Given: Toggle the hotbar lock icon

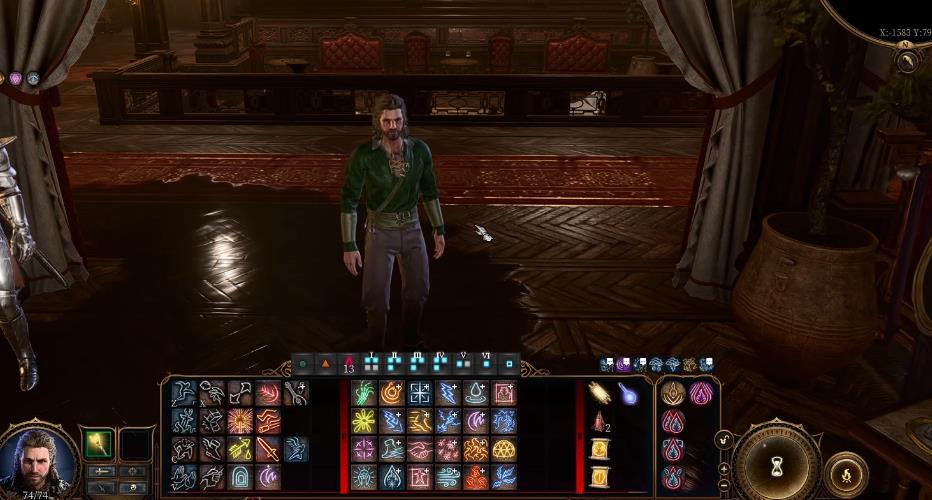Looking at the screenshot, I should click(722, 438).
